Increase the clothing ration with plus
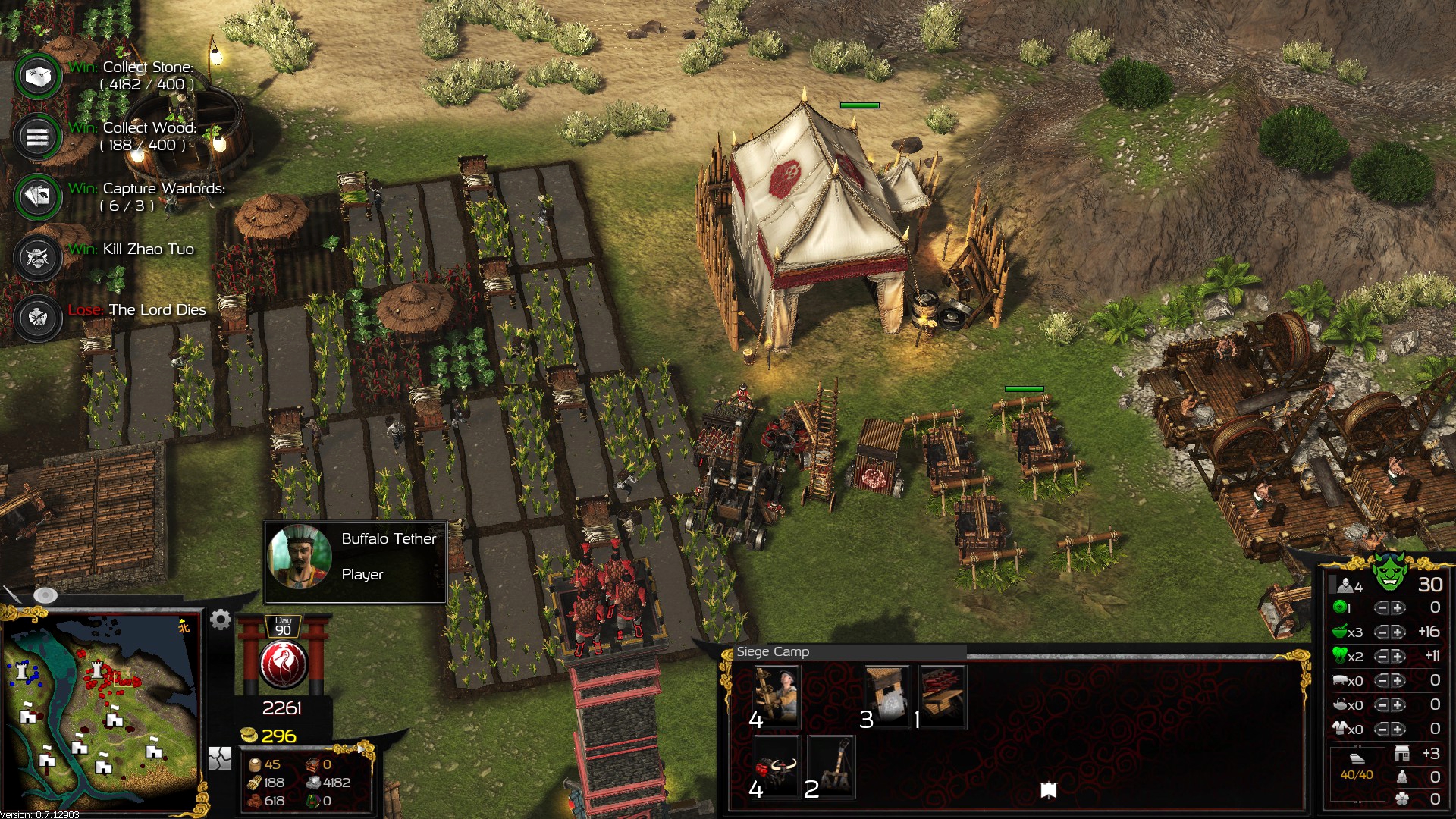The height and width of the screenshot is (819, 1456). coord(1398,730)
